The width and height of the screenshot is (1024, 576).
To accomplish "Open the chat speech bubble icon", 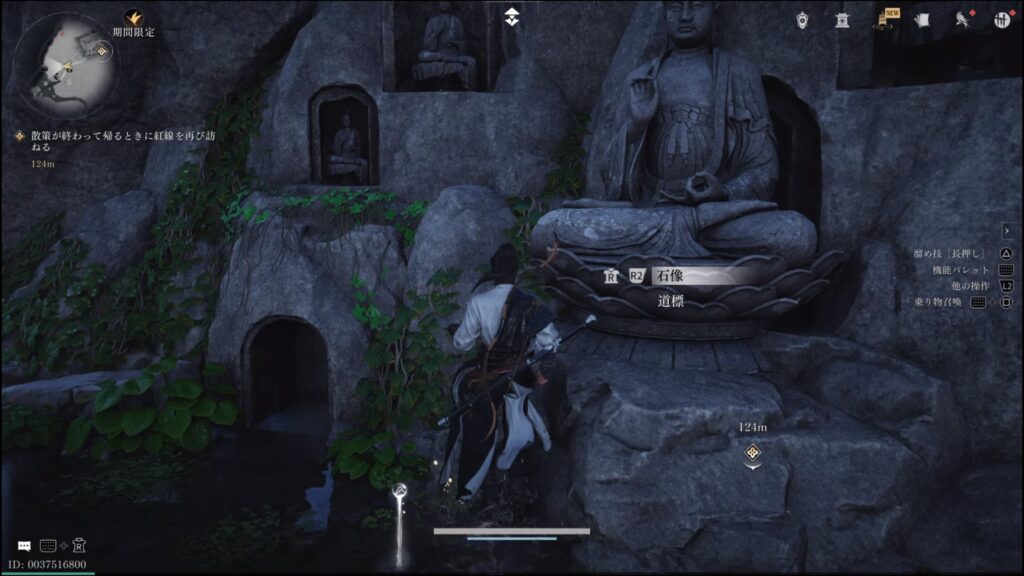I will 23,546.
